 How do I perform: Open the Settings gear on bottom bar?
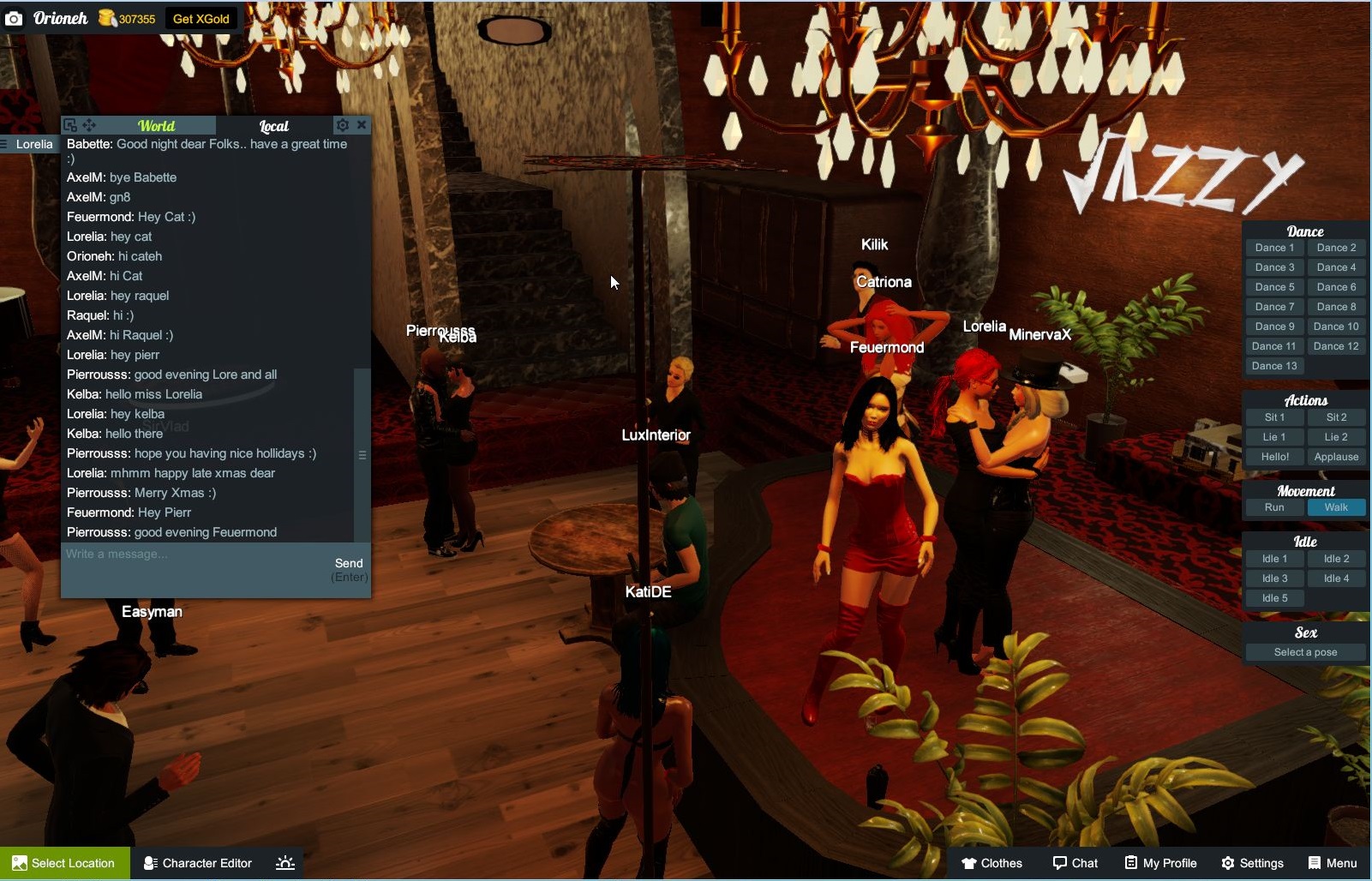1229,863
